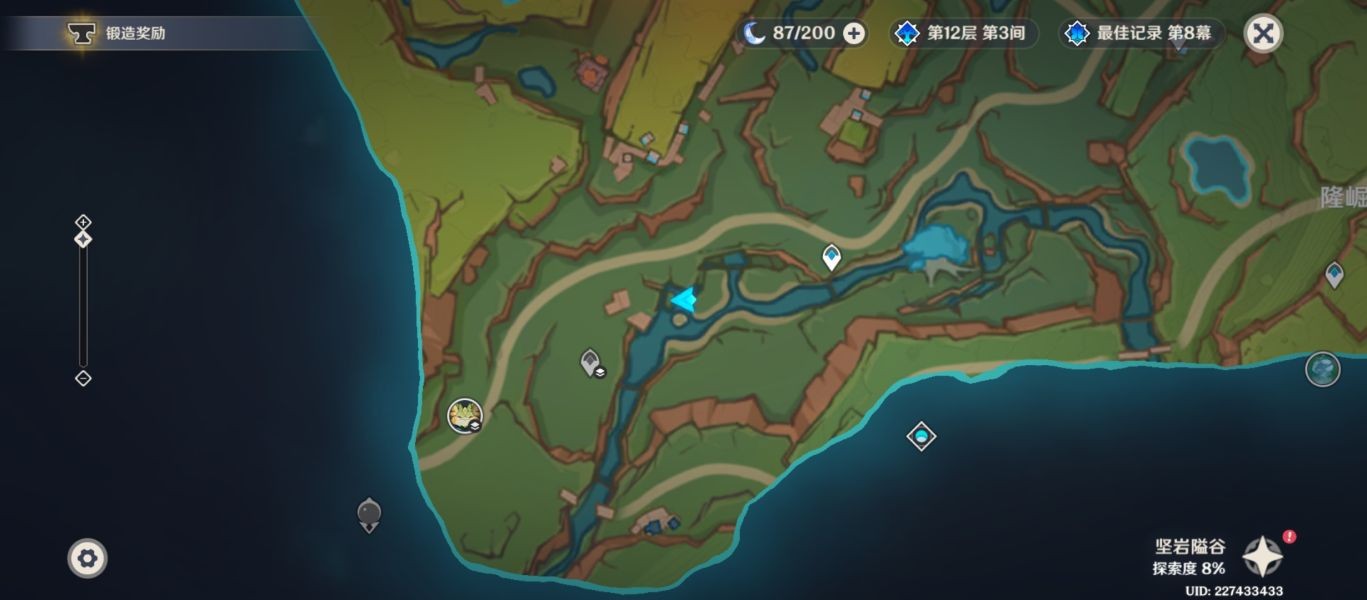
Task: Open the 坚岩隘谷 exploration progress star
Action: [1262, 555]
